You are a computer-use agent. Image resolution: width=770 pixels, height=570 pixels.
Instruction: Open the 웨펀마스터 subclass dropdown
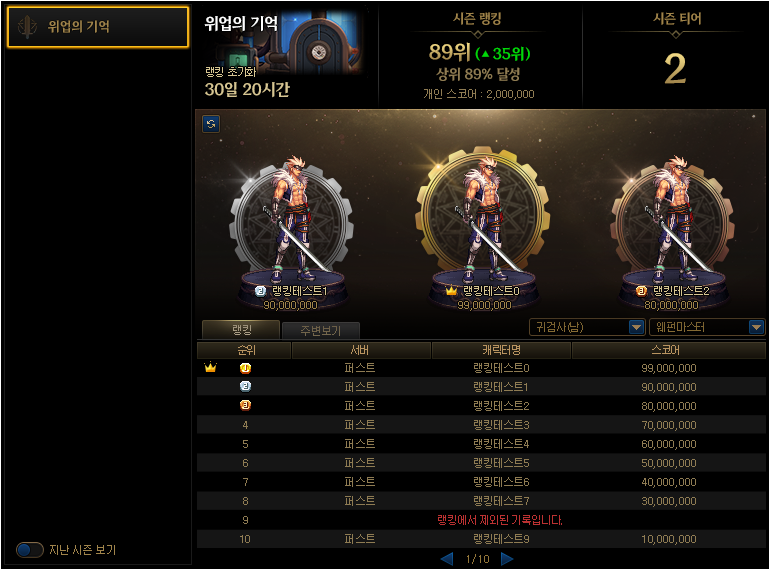(x=707, y=327)
